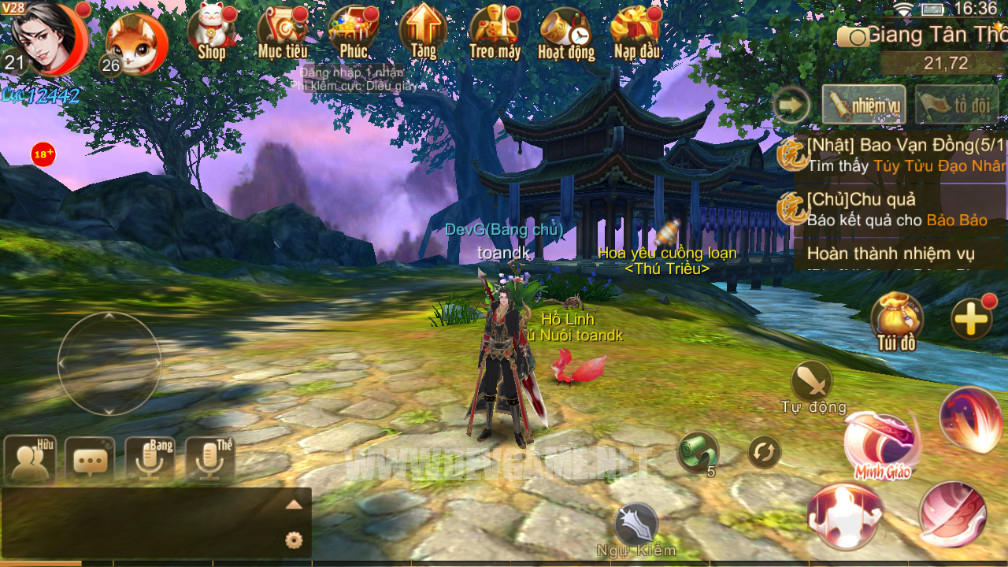The width and height of the screenshot is (1008, 567).
Task: Open the Hoạt động events menu
Action: 565,30
